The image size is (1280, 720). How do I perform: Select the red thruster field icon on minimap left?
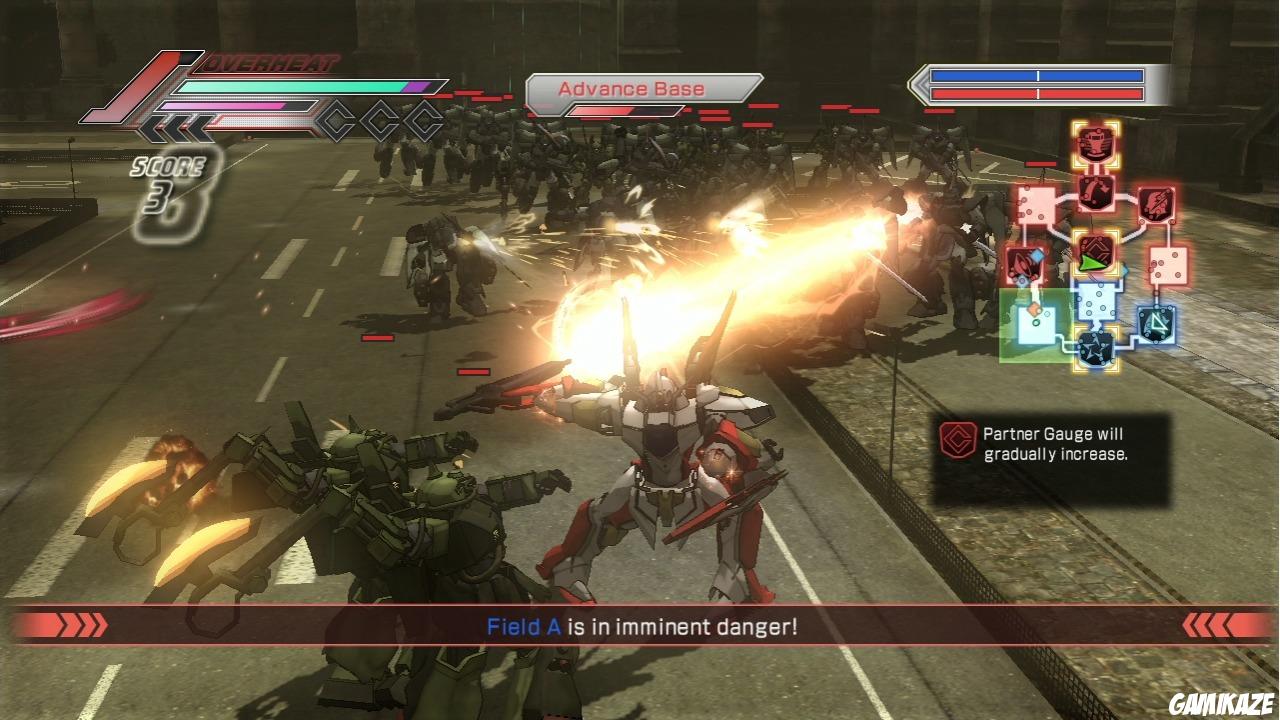click(1026, 263)
